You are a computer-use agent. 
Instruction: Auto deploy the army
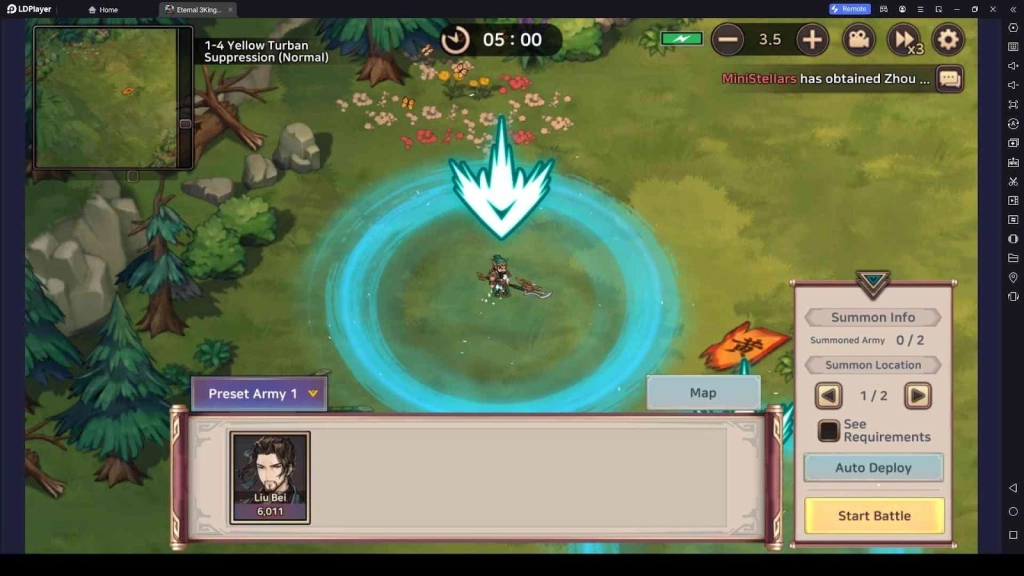pyautogui.click(x=874, y=468)
